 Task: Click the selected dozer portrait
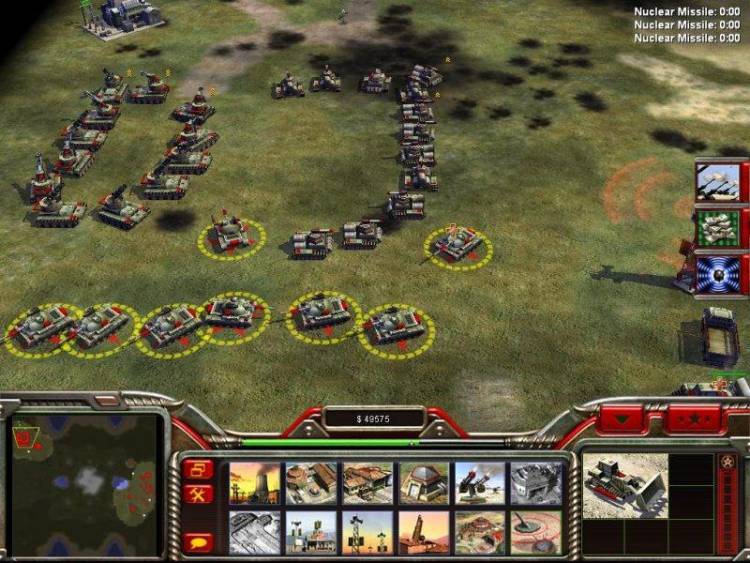click(x=625, y=488)
